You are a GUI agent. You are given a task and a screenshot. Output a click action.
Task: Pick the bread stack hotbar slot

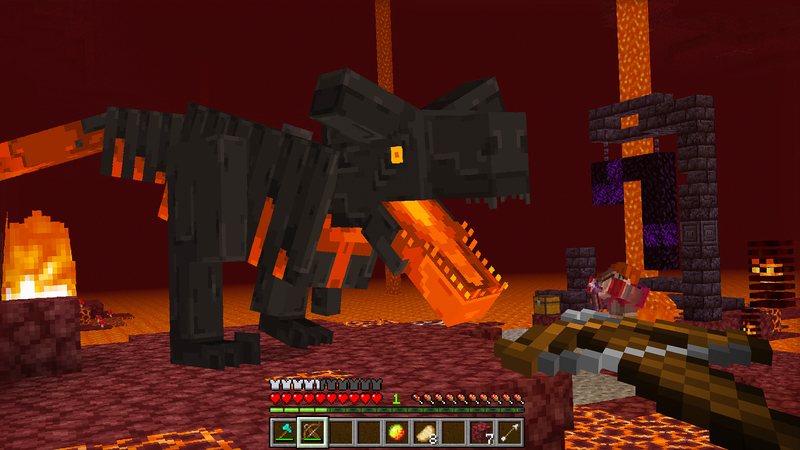pos(425,432)
